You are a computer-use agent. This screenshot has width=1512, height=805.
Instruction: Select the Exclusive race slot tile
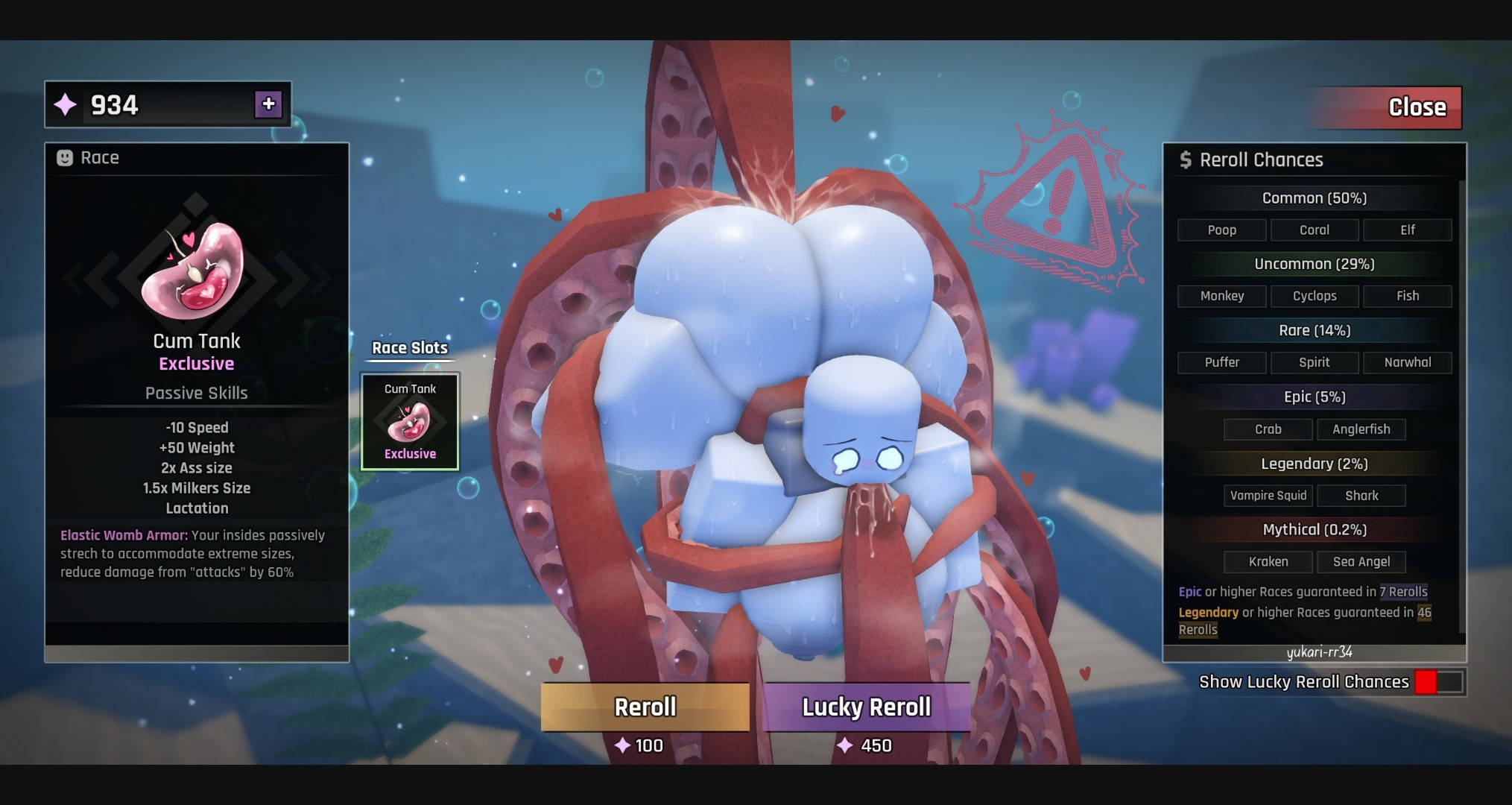(x=410, y=422)
